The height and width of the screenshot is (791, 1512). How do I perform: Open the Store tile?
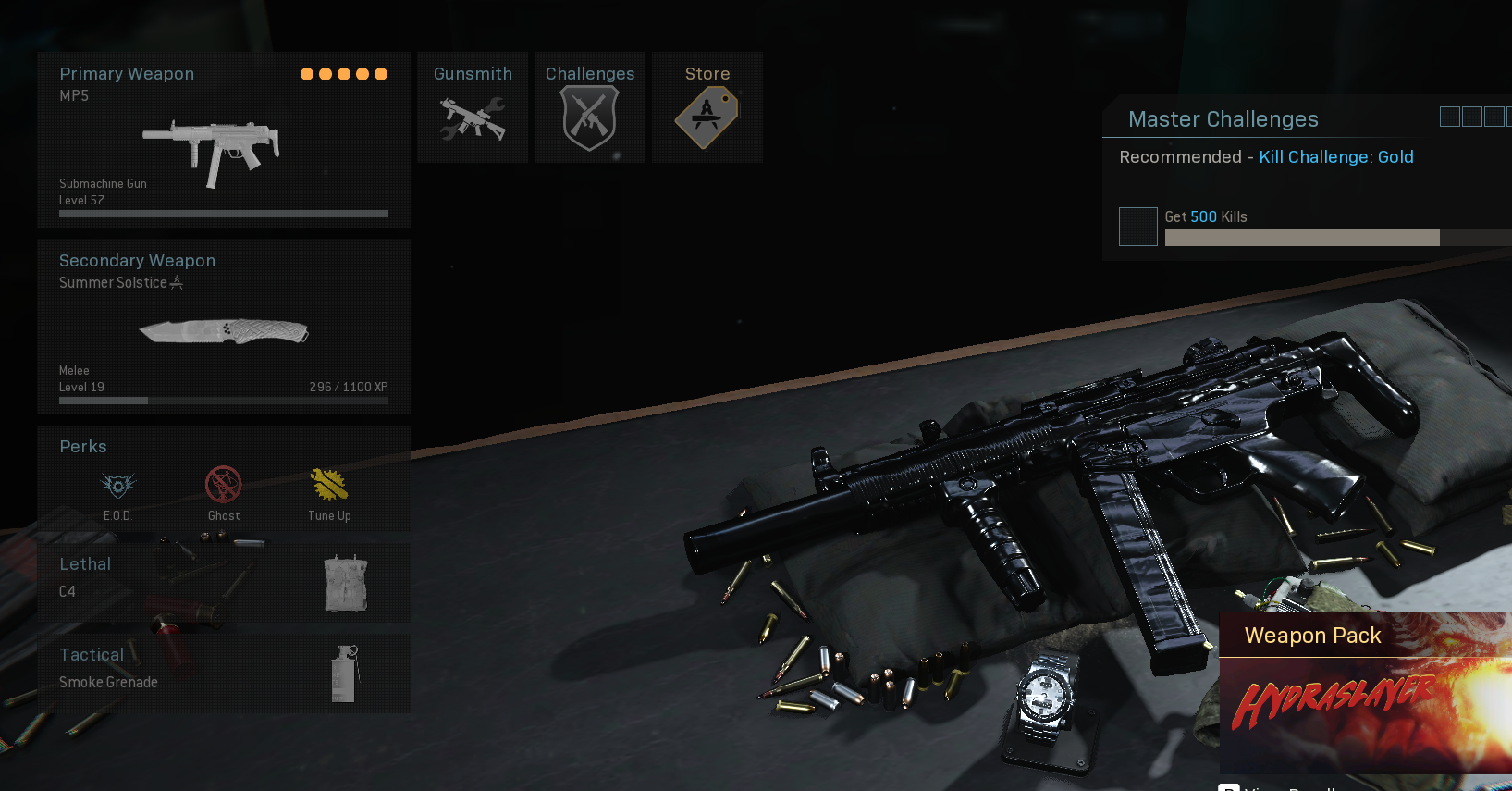pos(707,107)
